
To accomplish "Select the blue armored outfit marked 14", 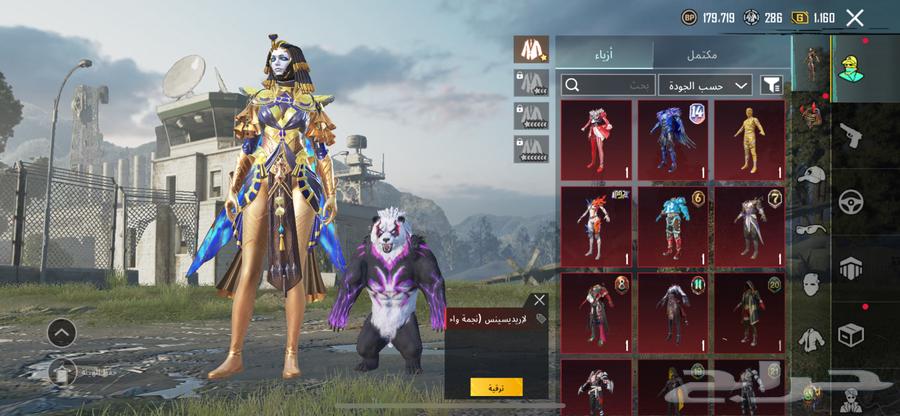I will coord(673,139).
